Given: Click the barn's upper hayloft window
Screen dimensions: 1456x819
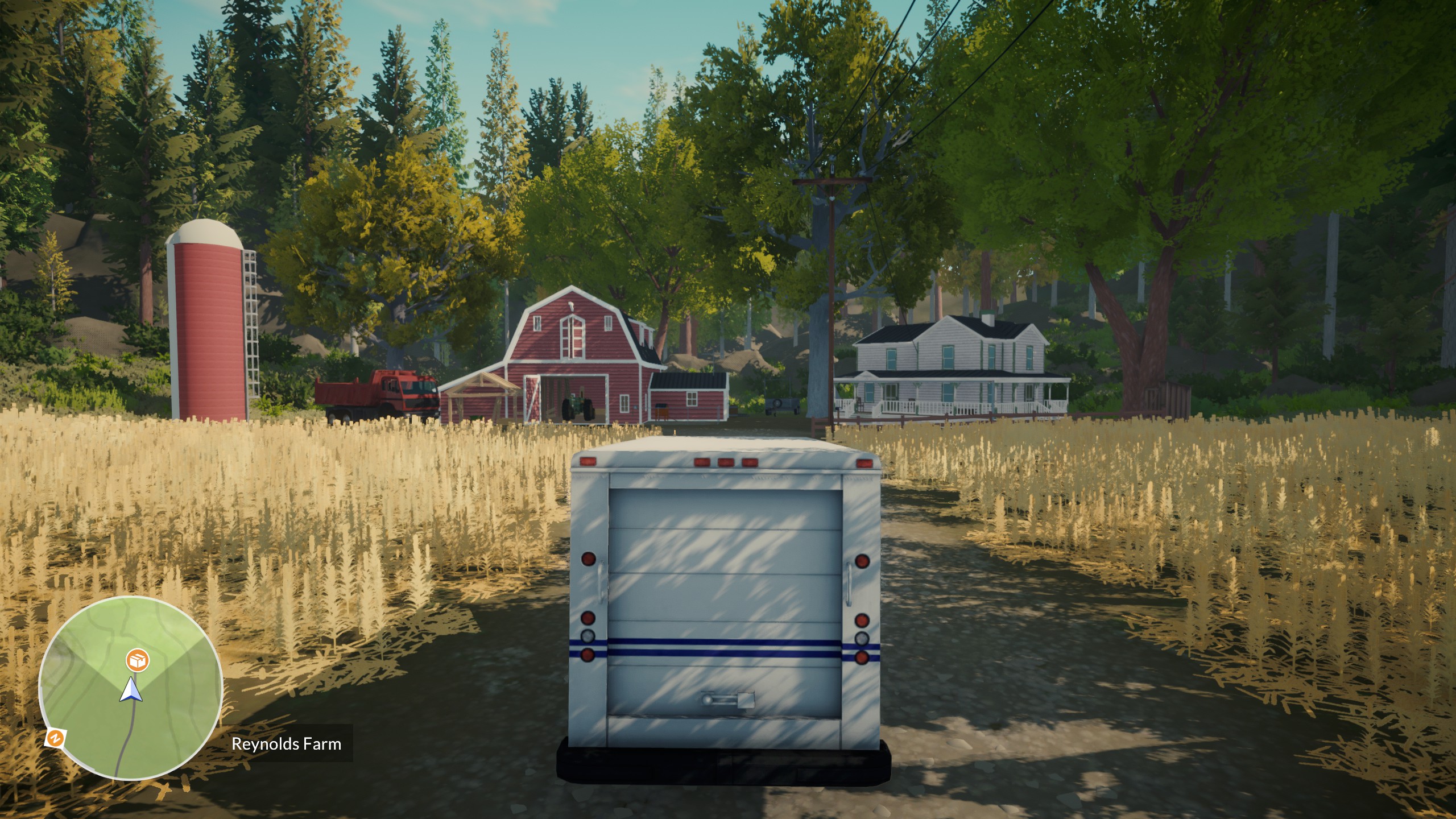Looking at the screenshot, I should (573, 337).
